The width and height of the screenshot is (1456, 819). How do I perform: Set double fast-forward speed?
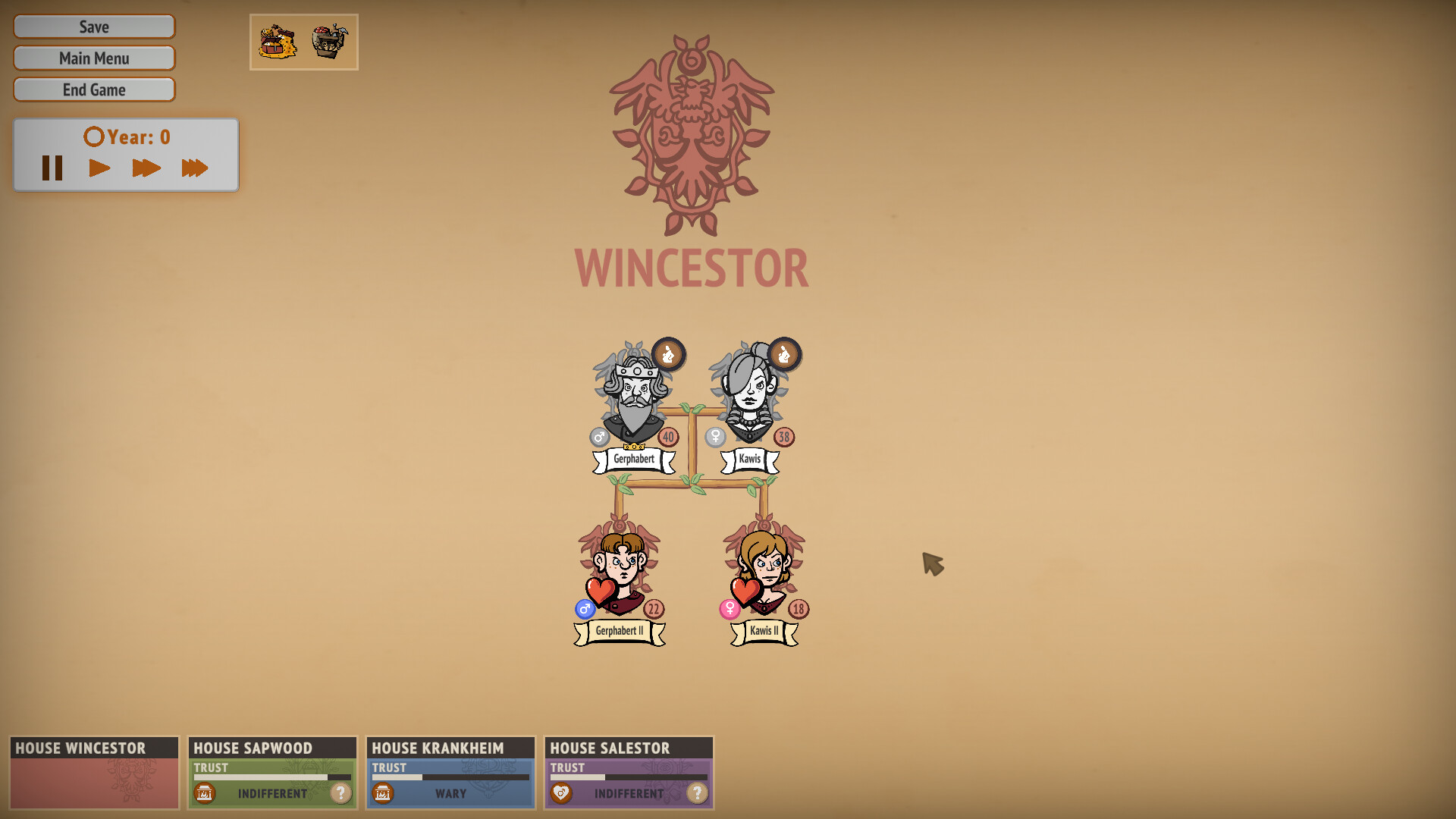(x=146, y=168)
